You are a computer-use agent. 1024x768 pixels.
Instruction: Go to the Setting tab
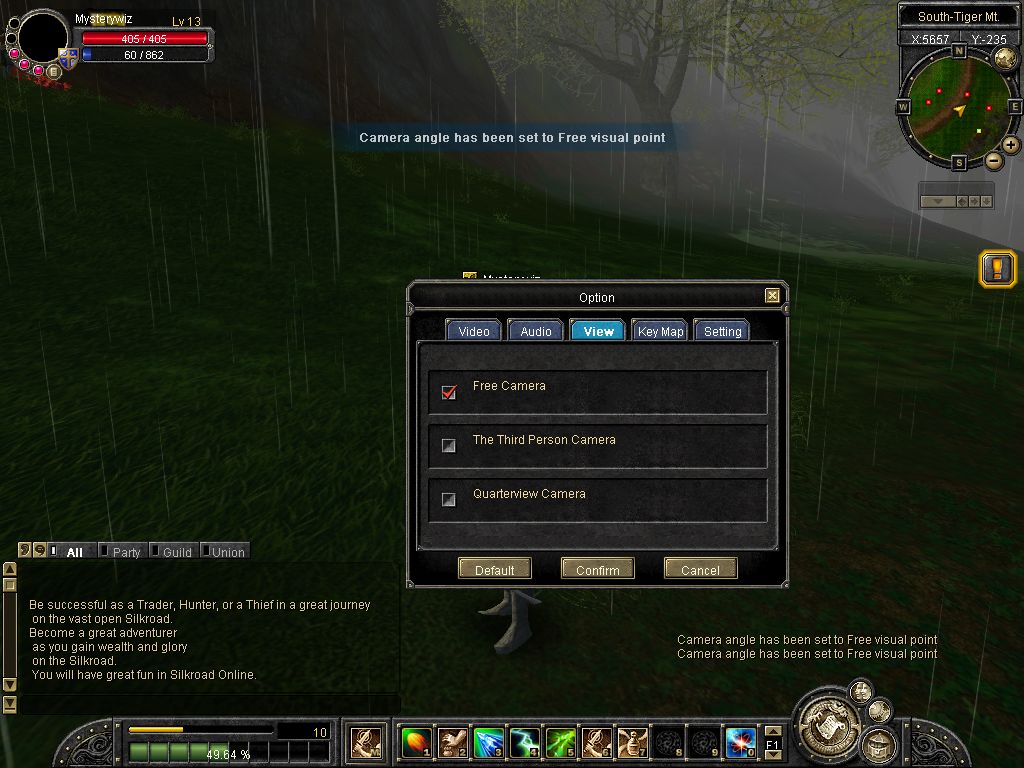(x=722, y=331)
